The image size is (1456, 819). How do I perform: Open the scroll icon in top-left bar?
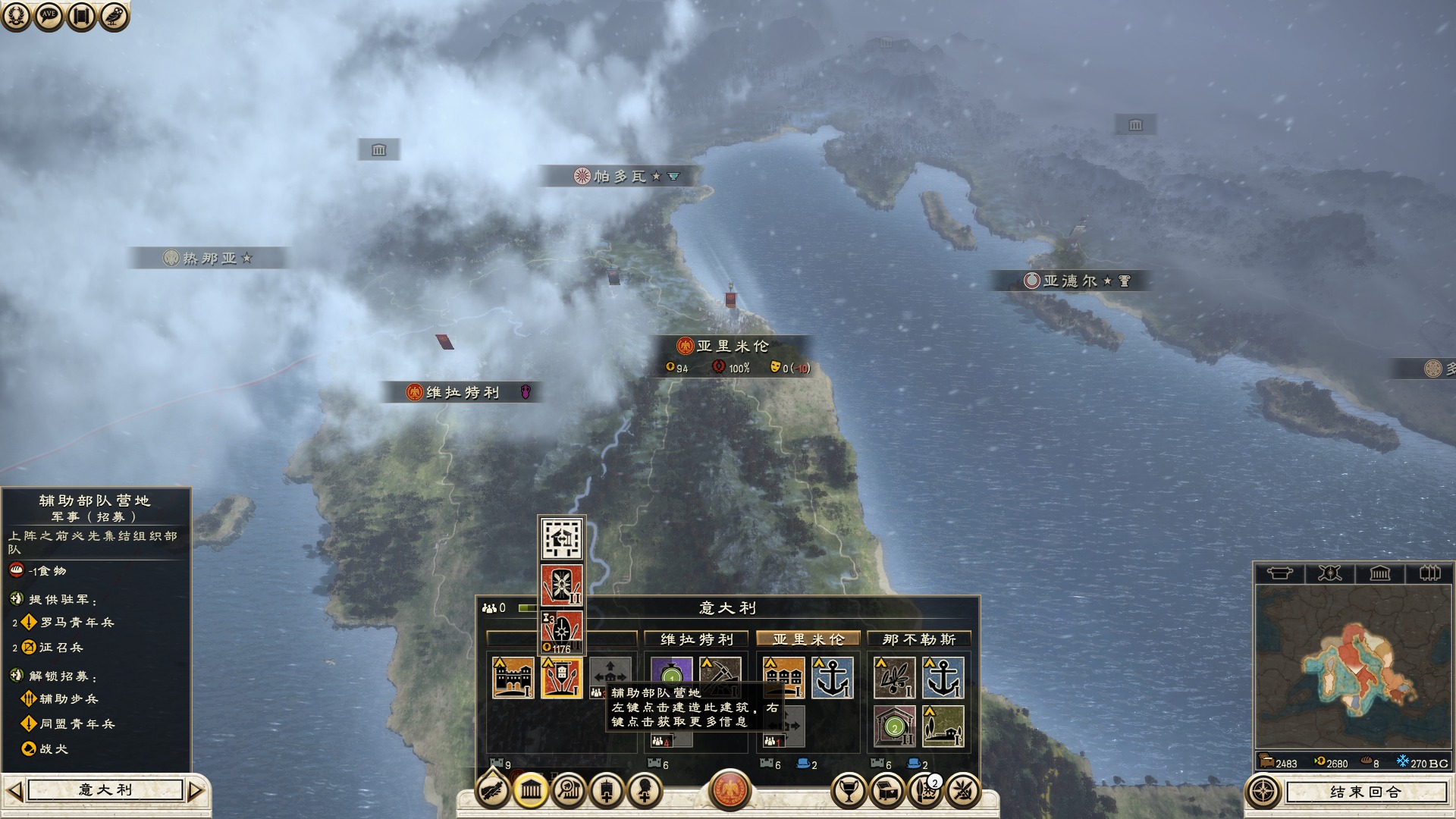click(81, 15)
